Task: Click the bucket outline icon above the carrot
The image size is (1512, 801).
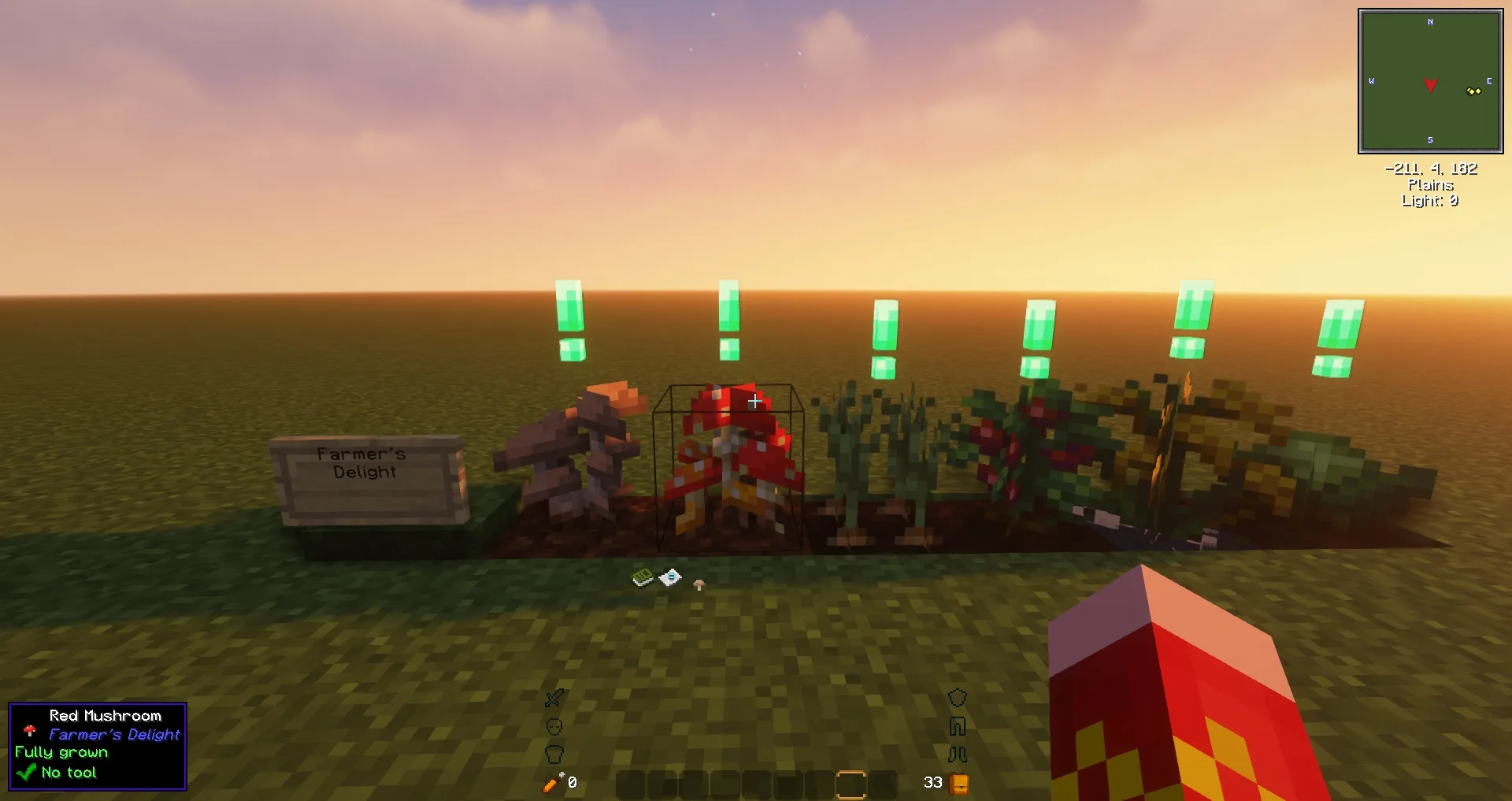Action: [555, 753]
